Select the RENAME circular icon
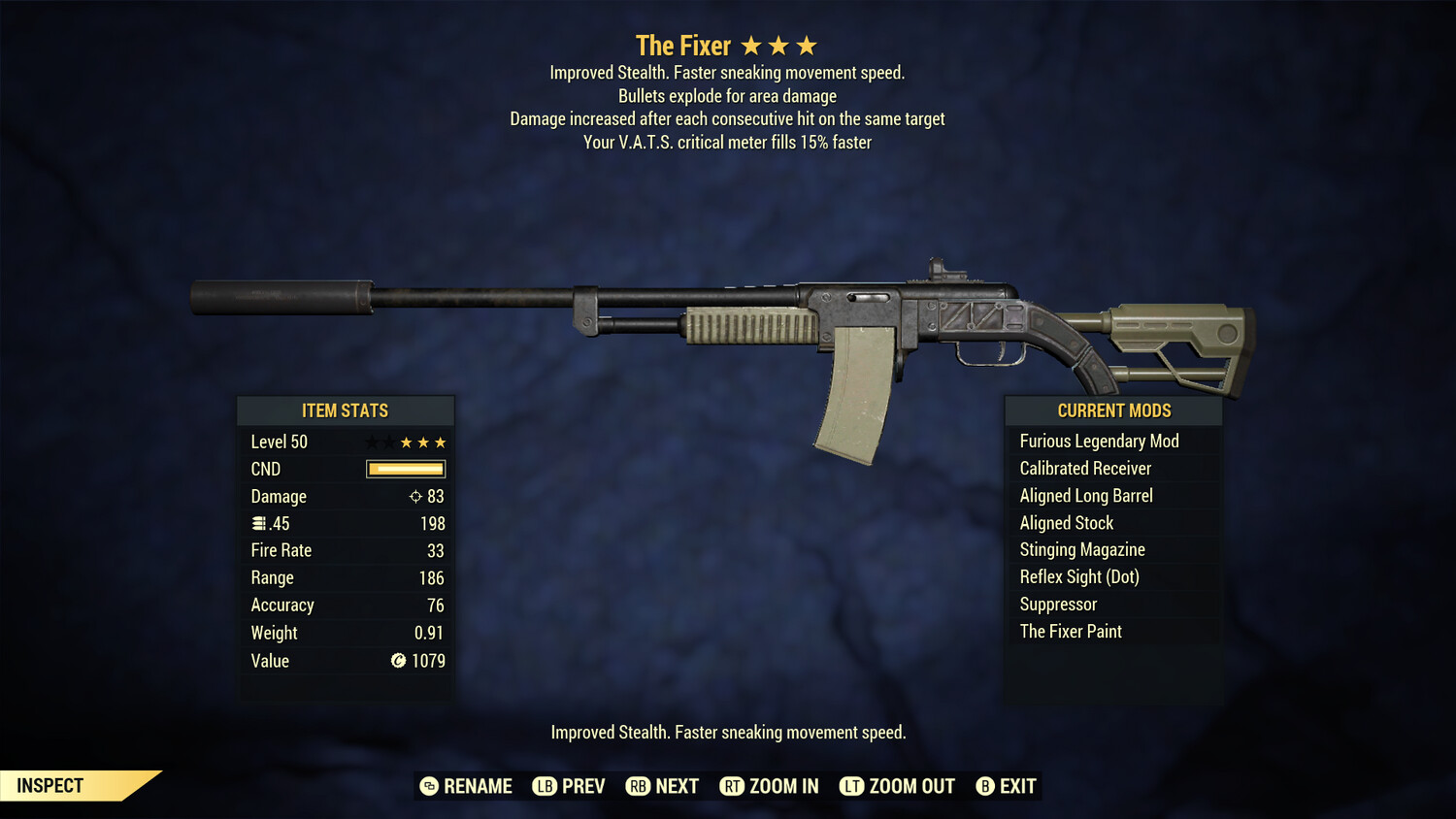The width and height of the screenshot is (1456, 819). coord(428,786)
